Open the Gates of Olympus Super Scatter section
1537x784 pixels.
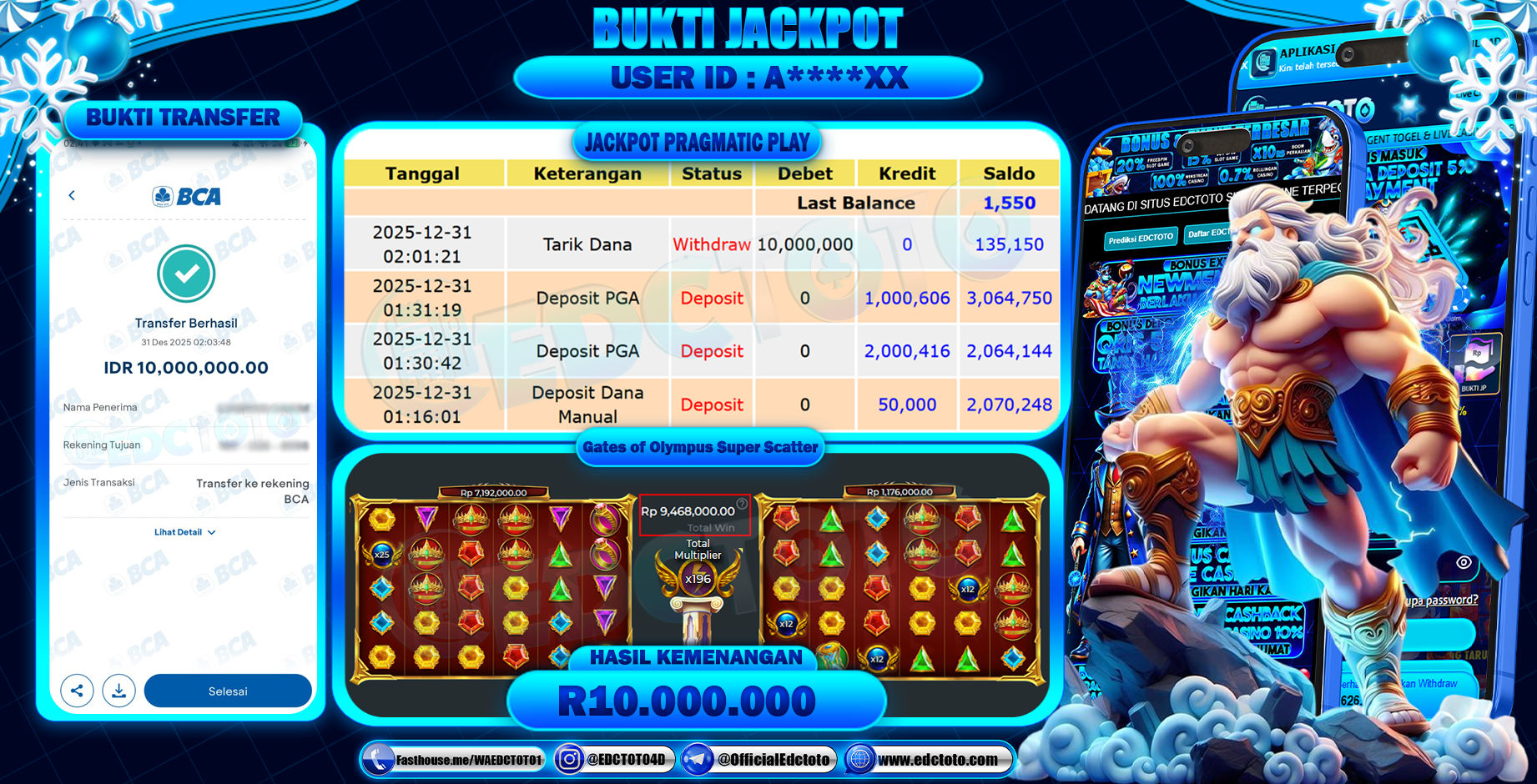pos(700,448)
